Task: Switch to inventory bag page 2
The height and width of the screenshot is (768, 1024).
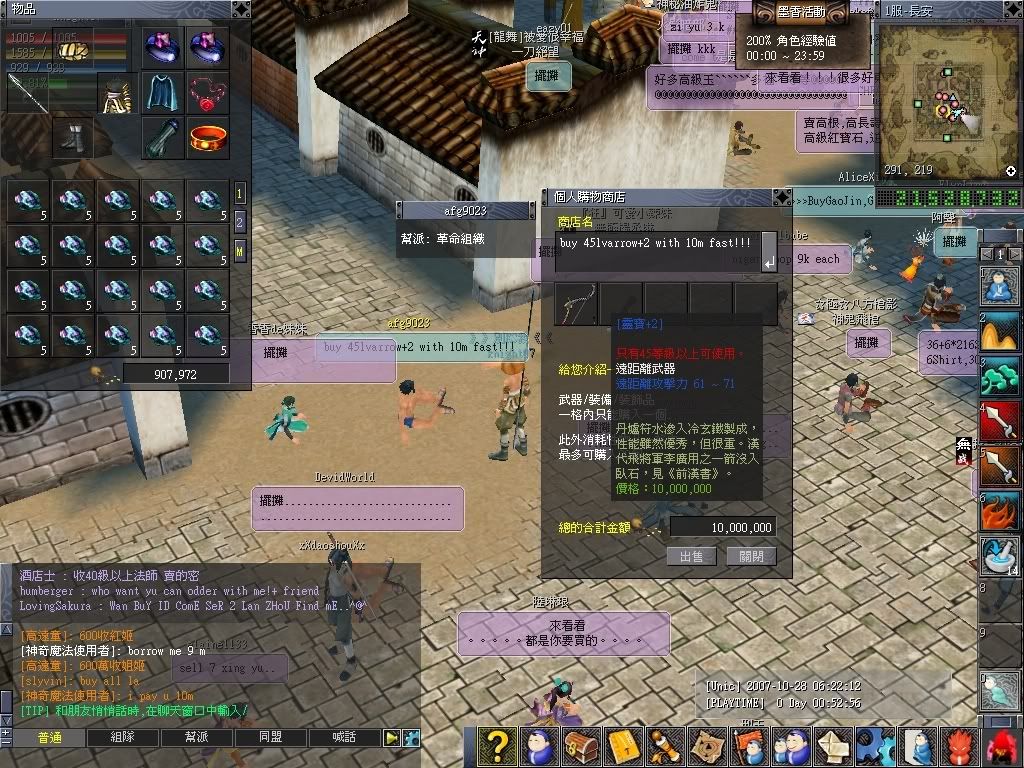Action: click(x=240, y=221)
